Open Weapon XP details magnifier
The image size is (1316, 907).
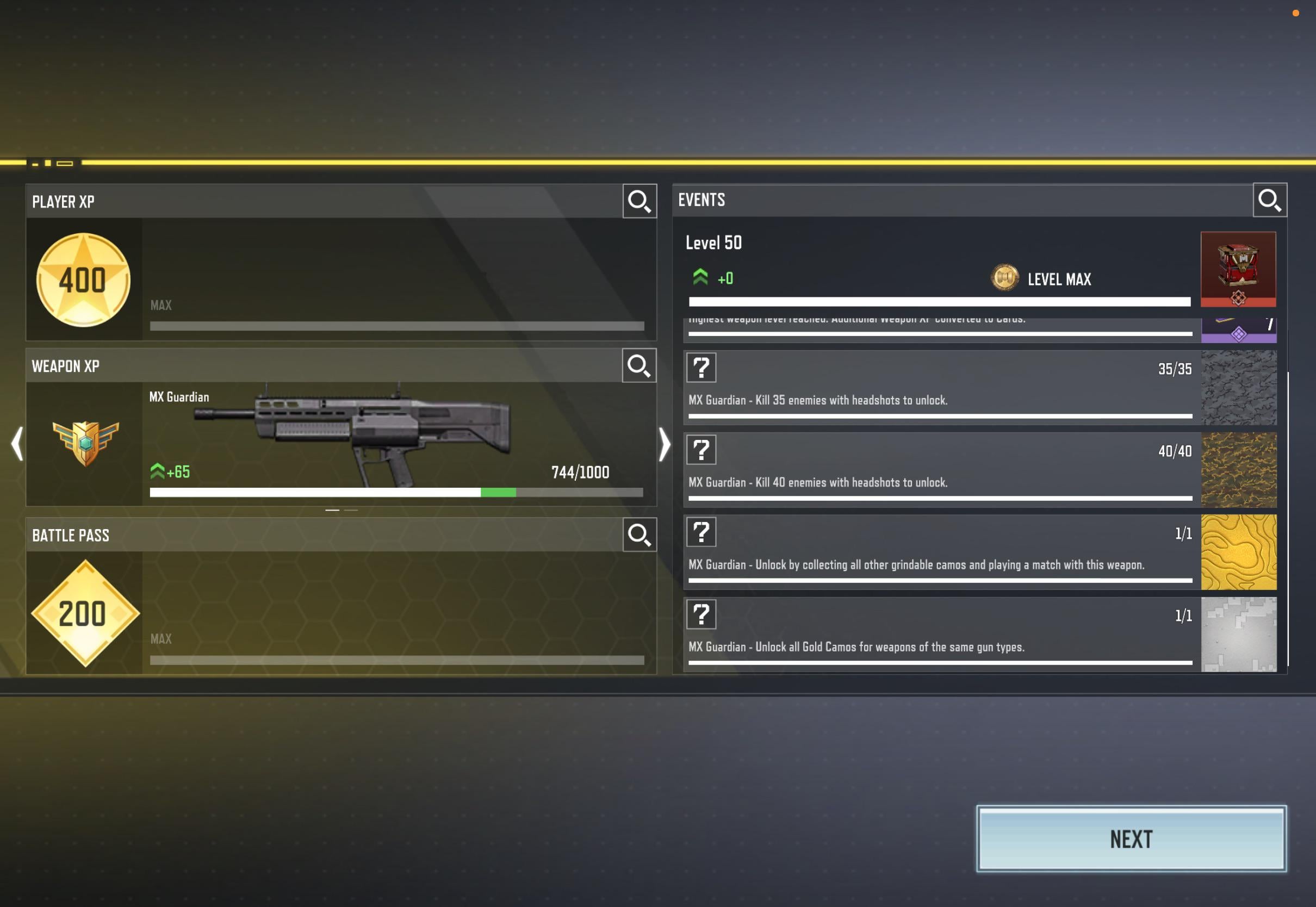pos(638,365)
